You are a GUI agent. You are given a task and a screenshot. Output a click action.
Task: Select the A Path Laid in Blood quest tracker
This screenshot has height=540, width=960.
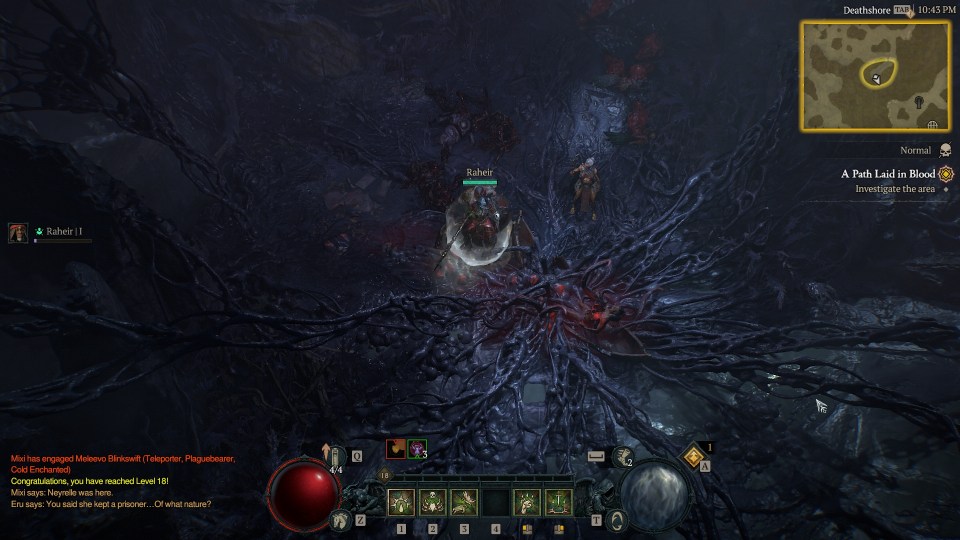[888, 174]
